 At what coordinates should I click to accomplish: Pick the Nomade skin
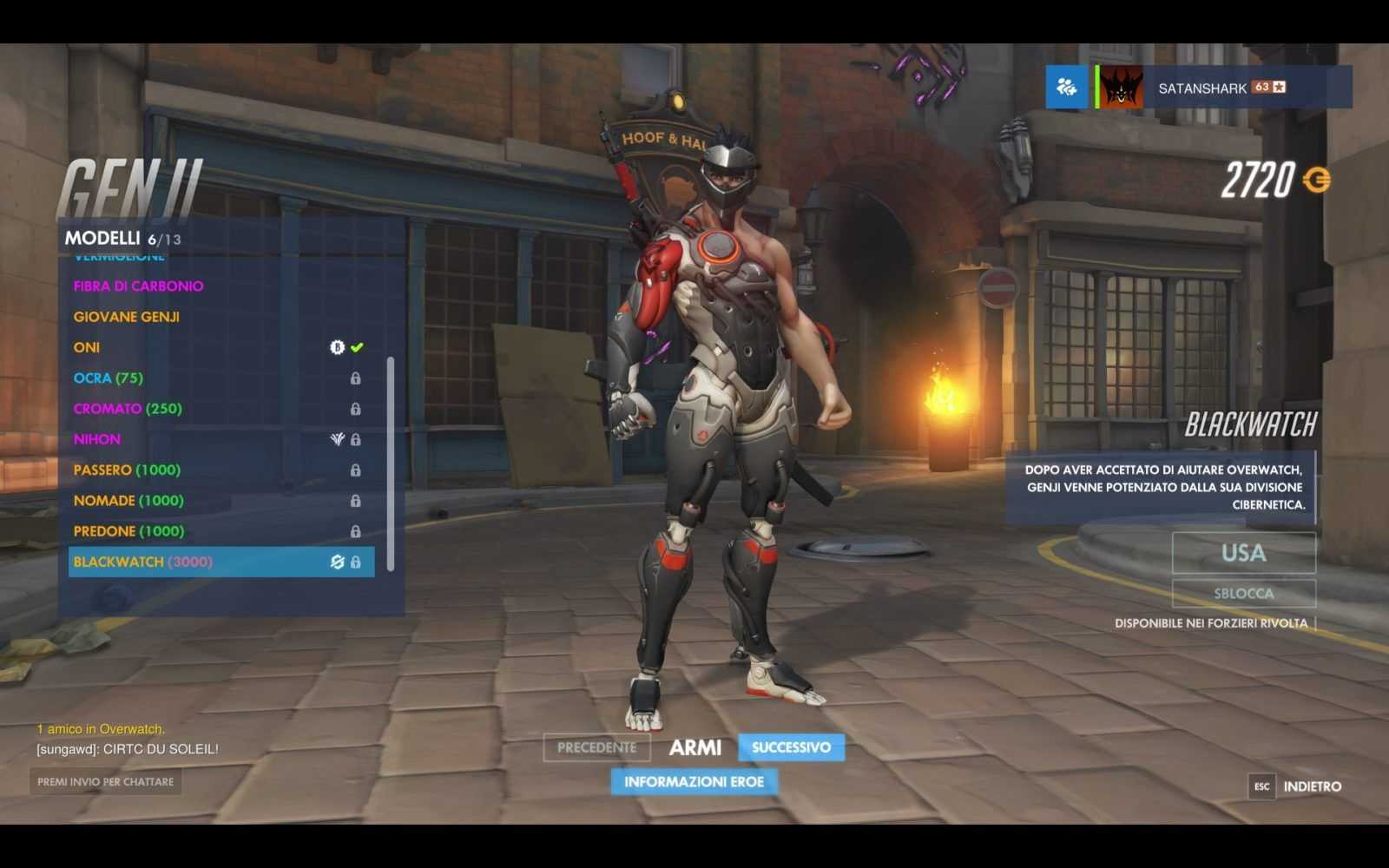128,501
